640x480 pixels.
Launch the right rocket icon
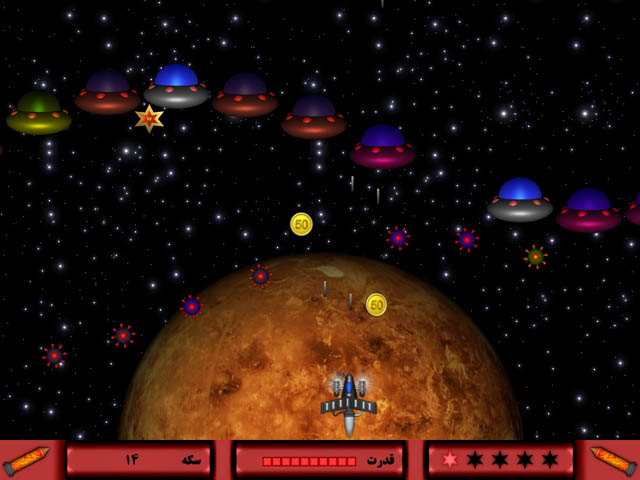(612, 460)
